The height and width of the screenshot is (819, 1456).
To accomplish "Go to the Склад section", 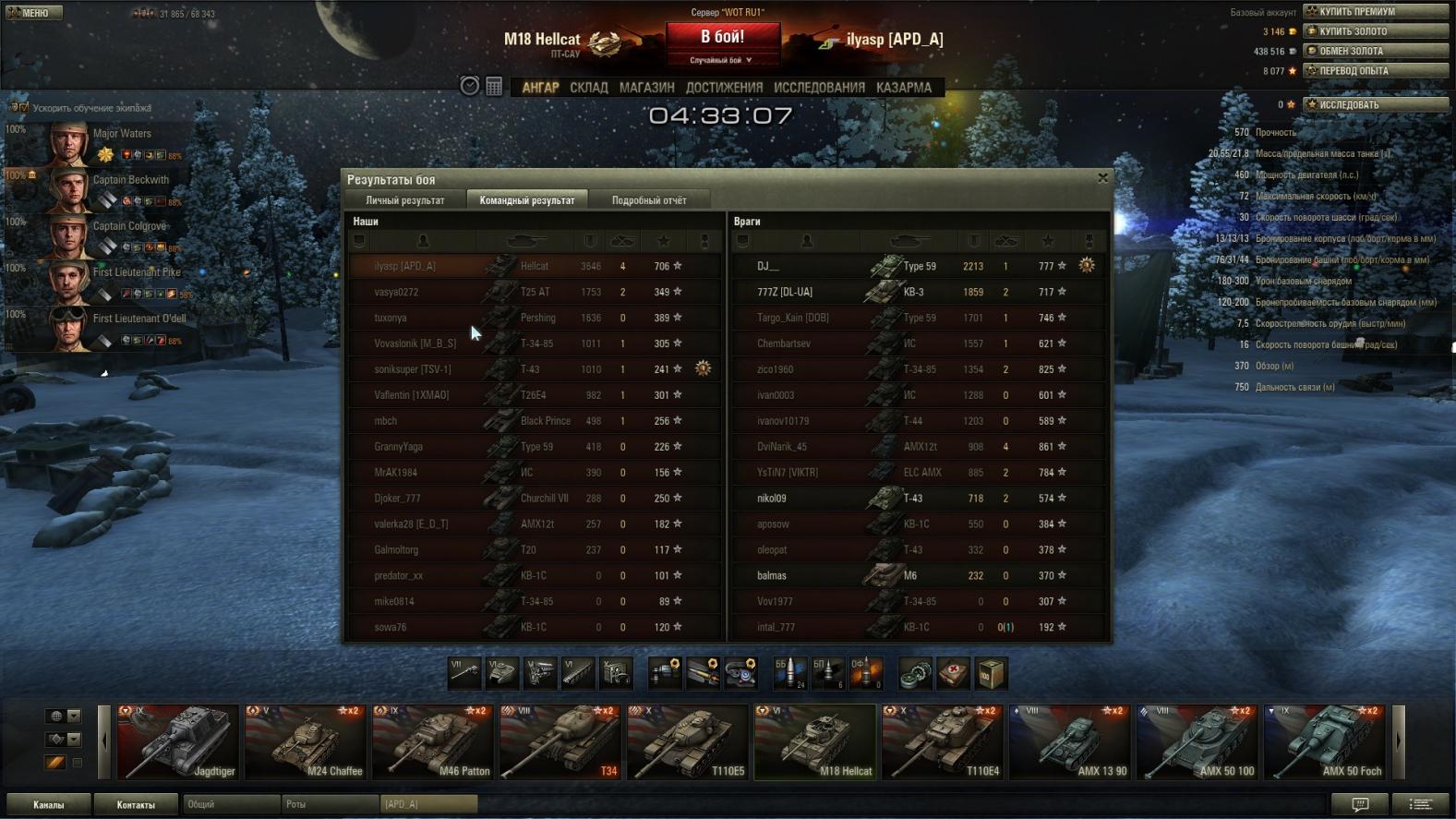I will [x=588, y=88].
